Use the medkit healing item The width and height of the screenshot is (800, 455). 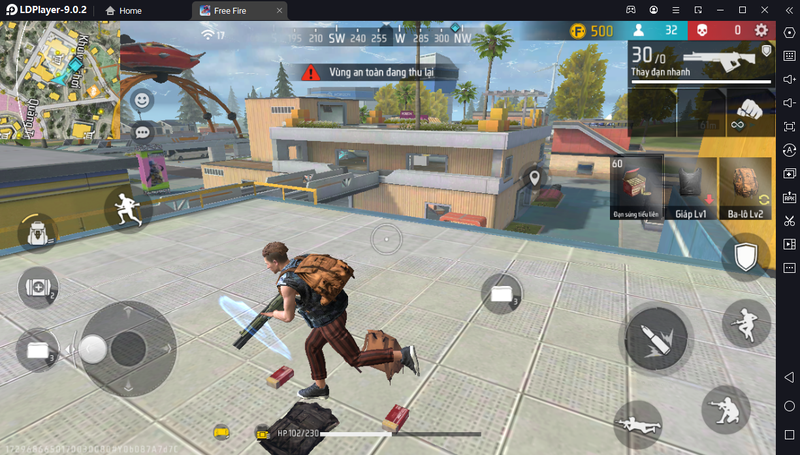click(37, 288)
